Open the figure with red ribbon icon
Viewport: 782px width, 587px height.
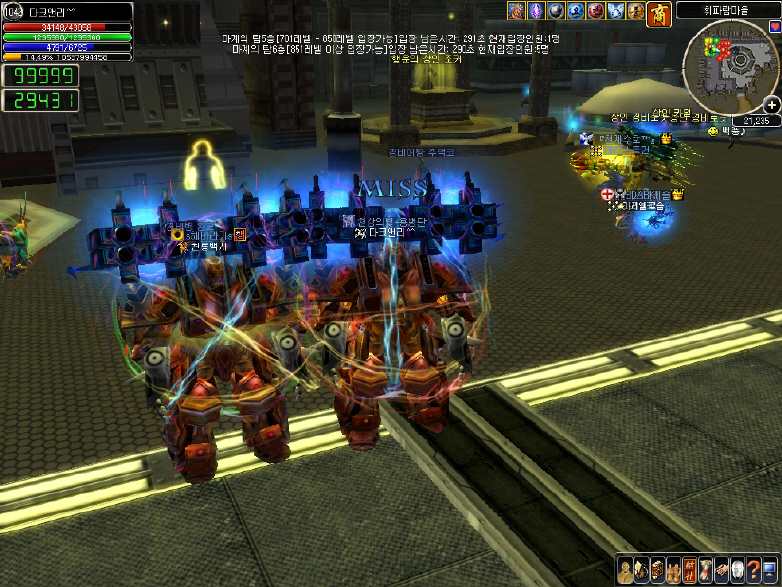pos(706,569)
